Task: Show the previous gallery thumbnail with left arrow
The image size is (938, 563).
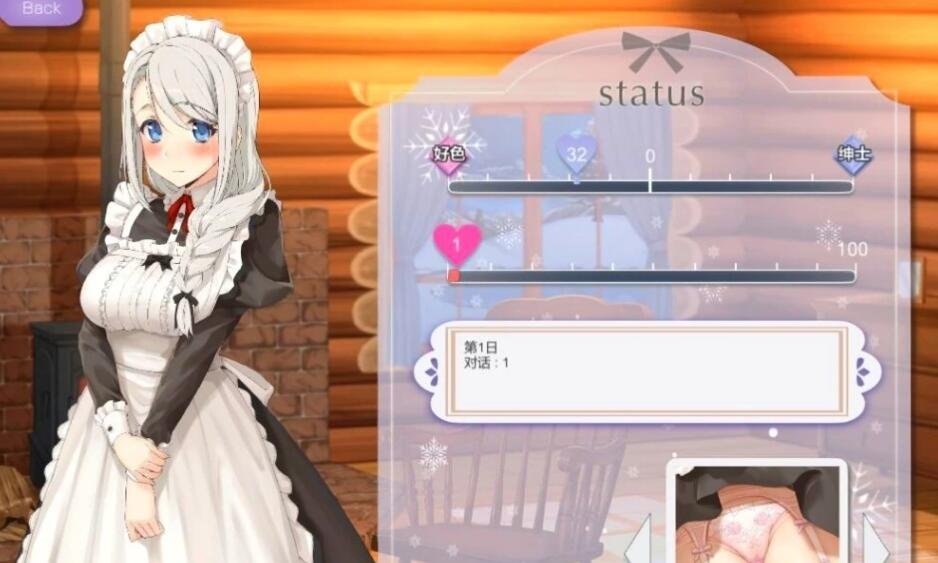Action: pyautogui.click(x=638, y=543)
